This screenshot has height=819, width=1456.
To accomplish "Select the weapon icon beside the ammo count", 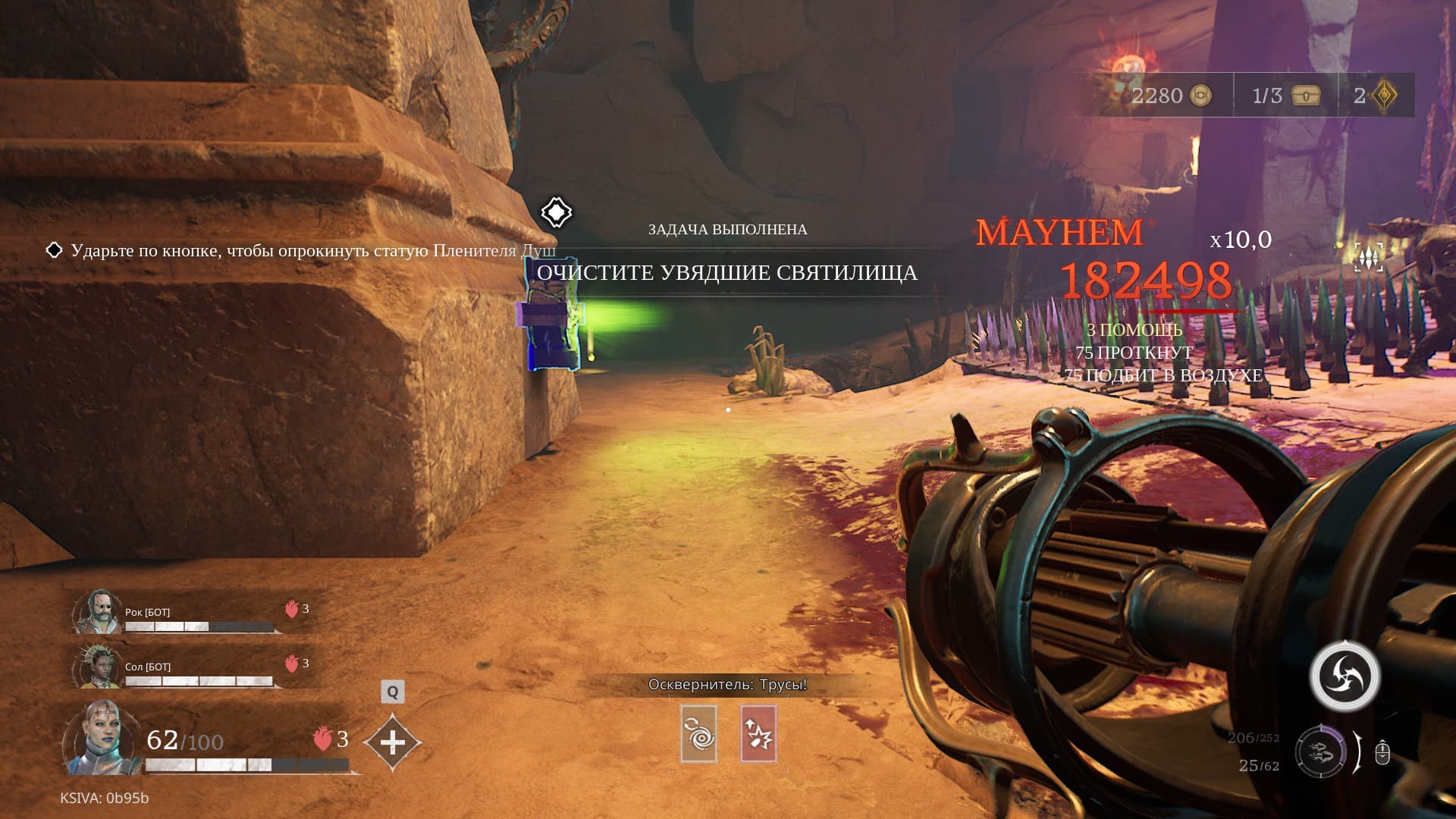I will click(1320, 752).
